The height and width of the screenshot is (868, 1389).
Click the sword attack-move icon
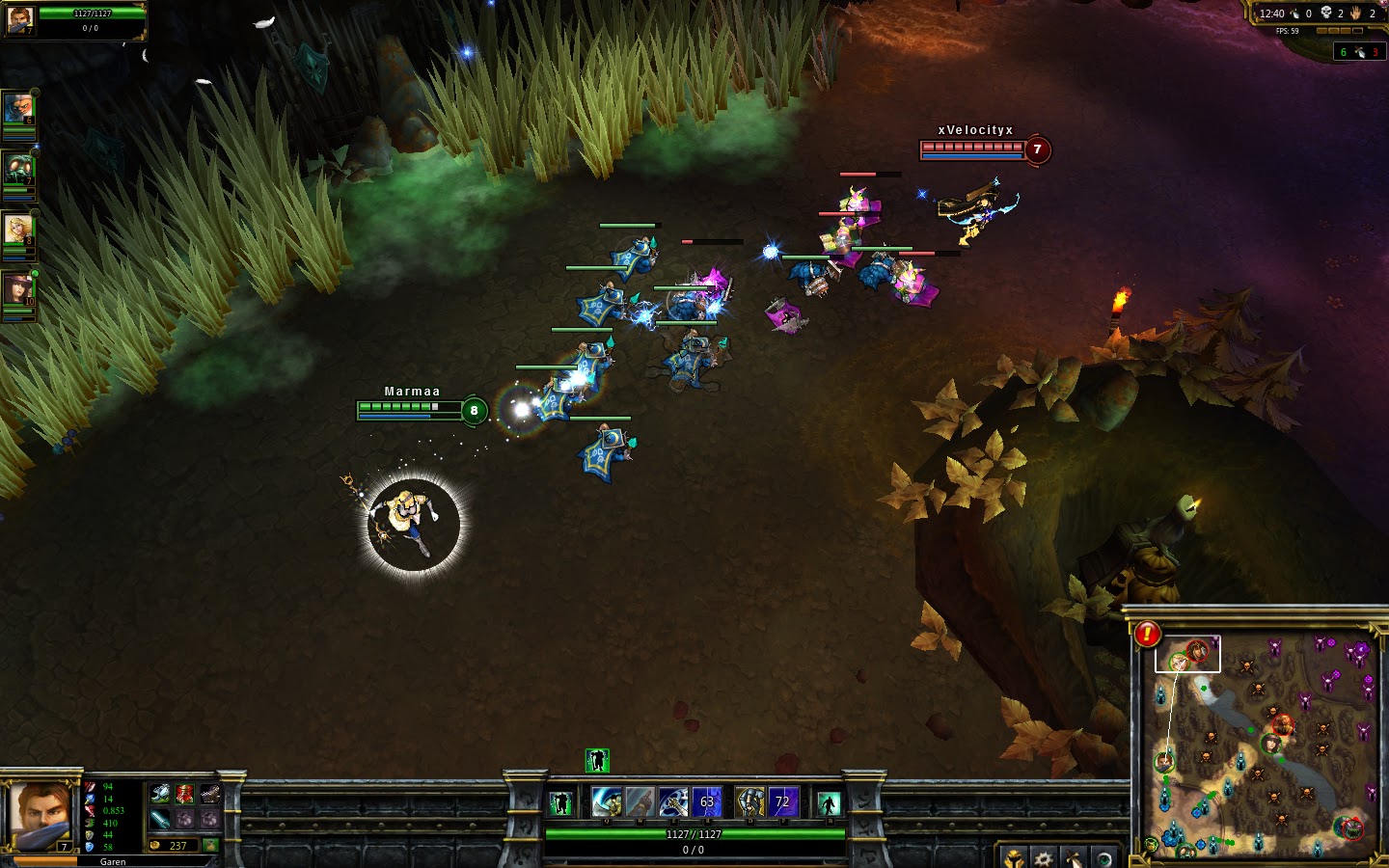coord(1074,858)
